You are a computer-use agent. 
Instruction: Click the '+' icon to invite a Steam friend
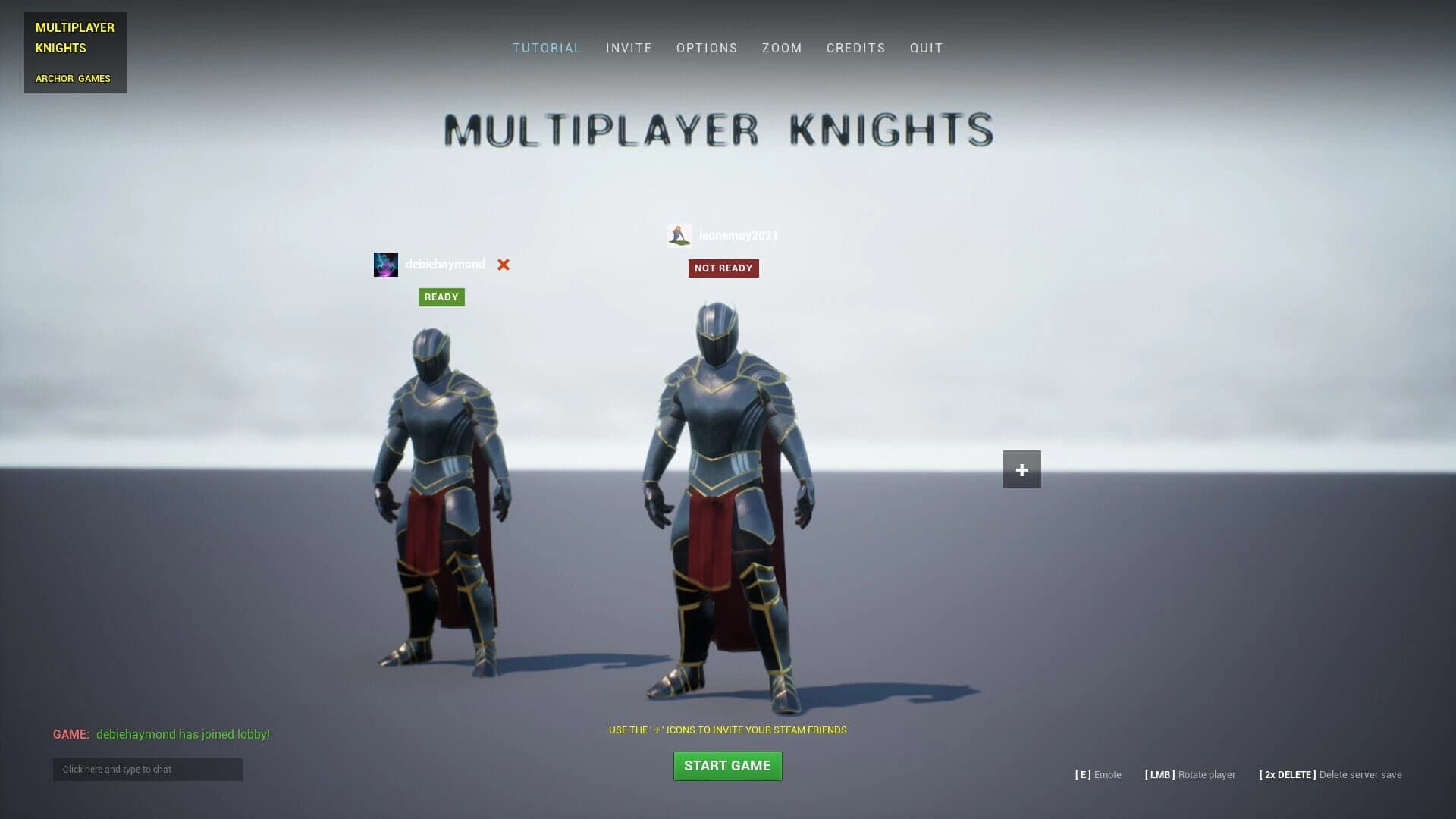(x=1021, y=469)
